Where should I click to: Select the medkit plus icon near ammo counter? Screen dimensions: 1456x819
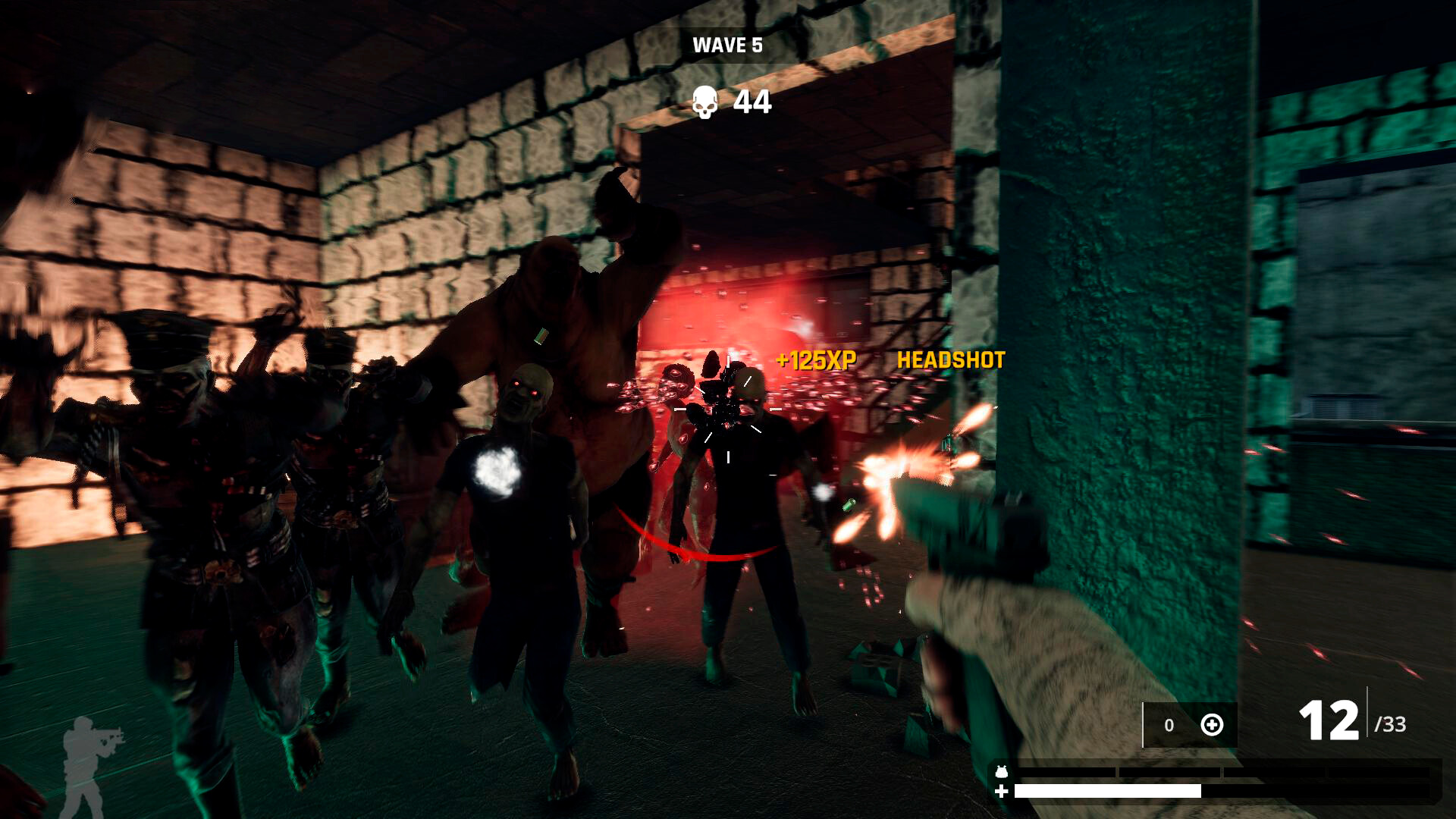click(1213, 725)
